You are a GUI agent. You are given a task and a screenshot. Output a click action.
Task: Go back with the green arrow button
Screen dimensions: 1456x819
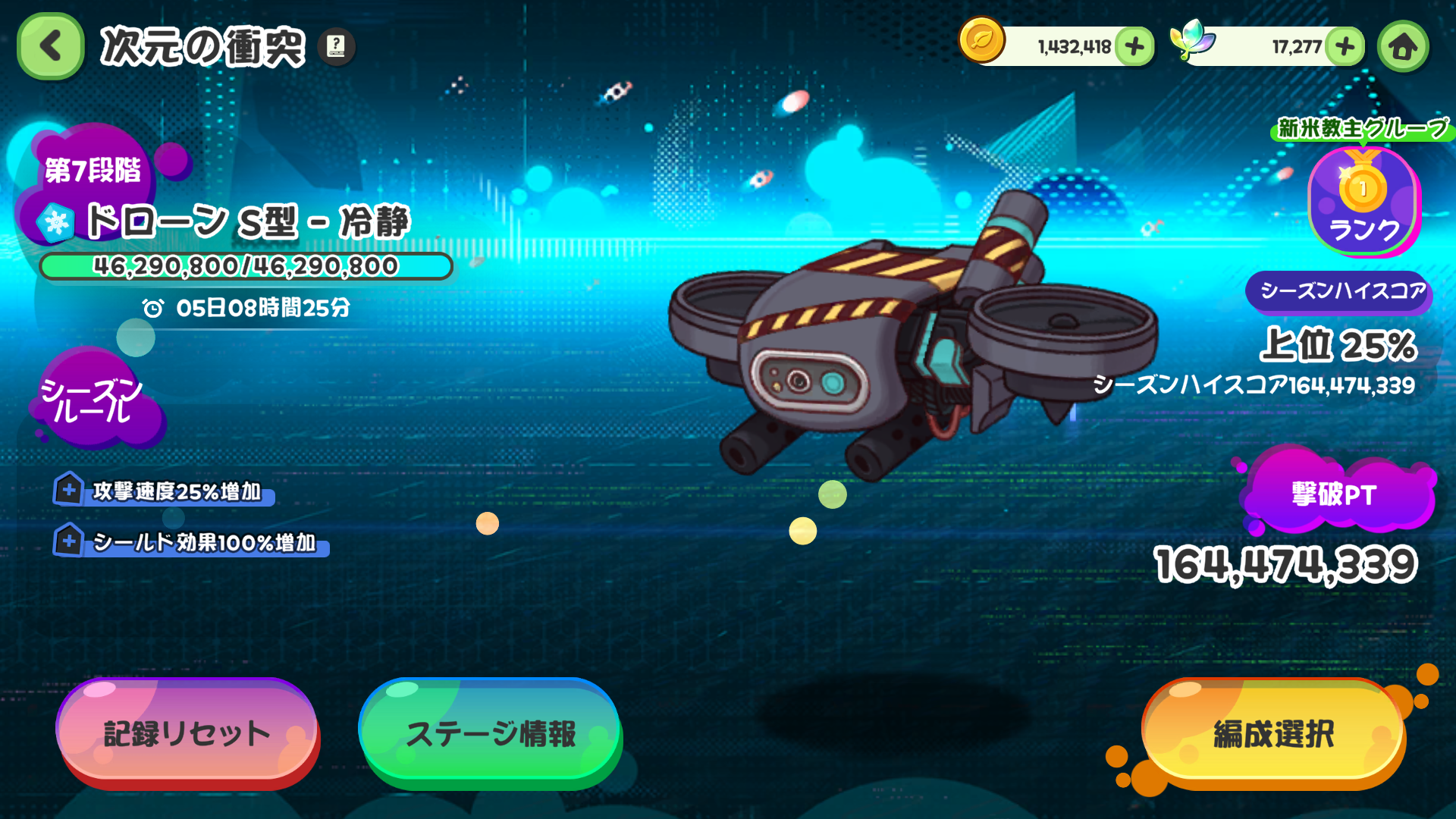(50, 46)
